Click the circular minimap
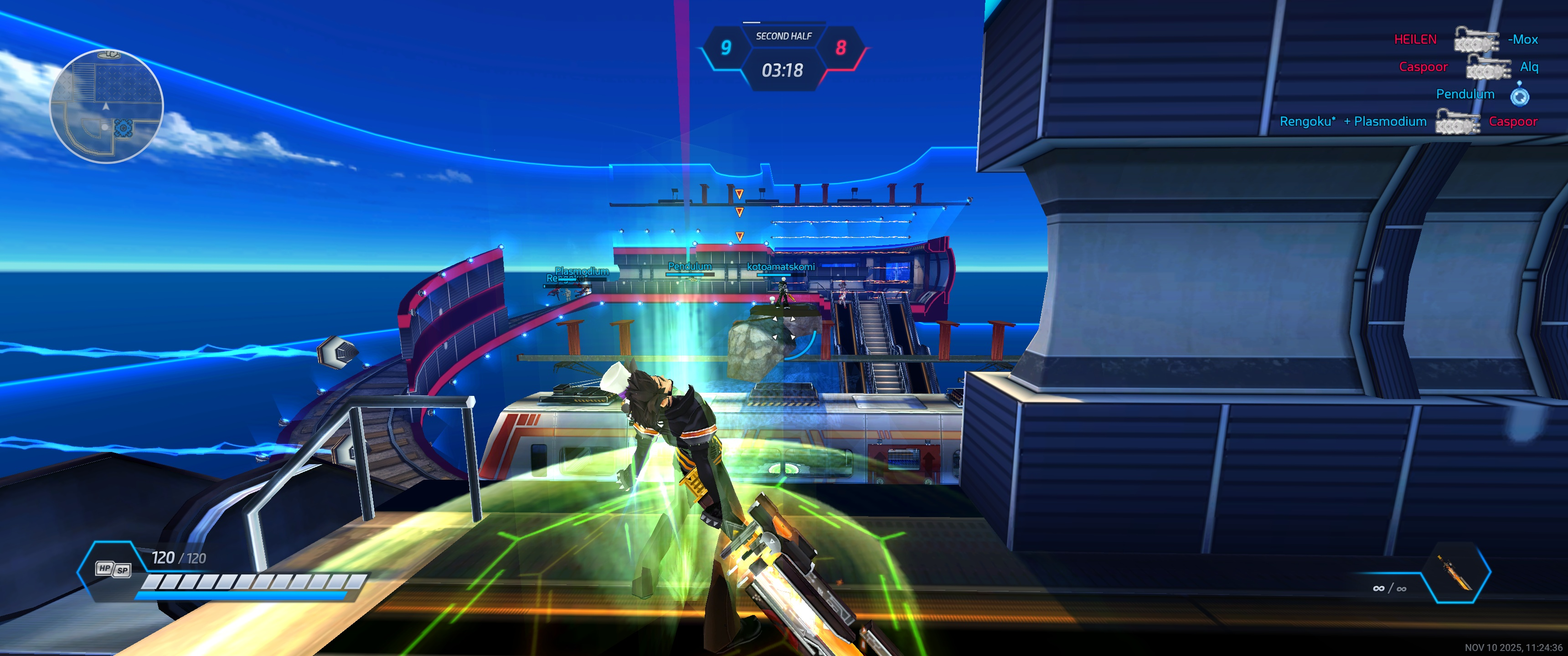 coord(107,107)
